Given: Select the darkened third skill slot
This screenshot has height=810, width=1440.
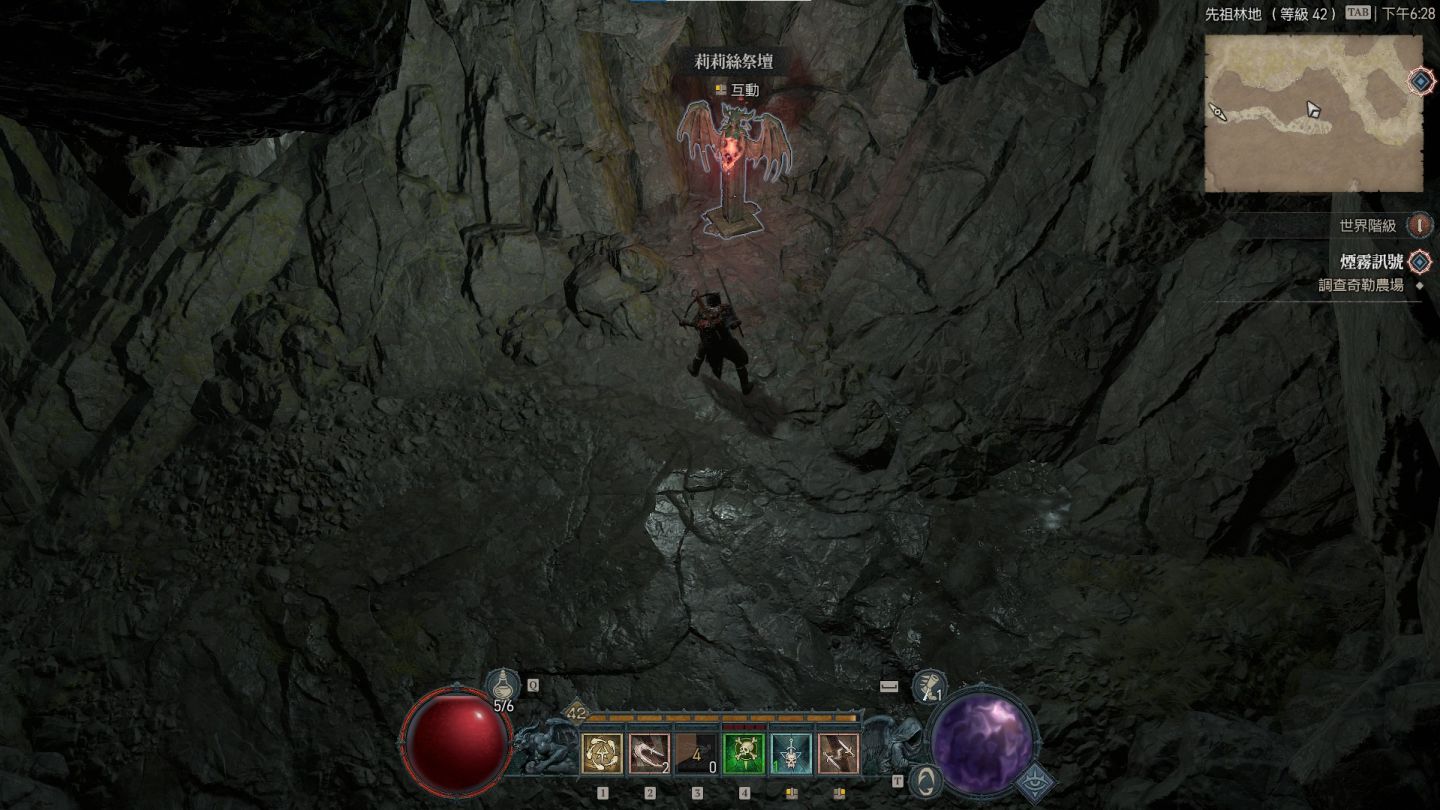Looking at the screenshot, I should point(697,753).
